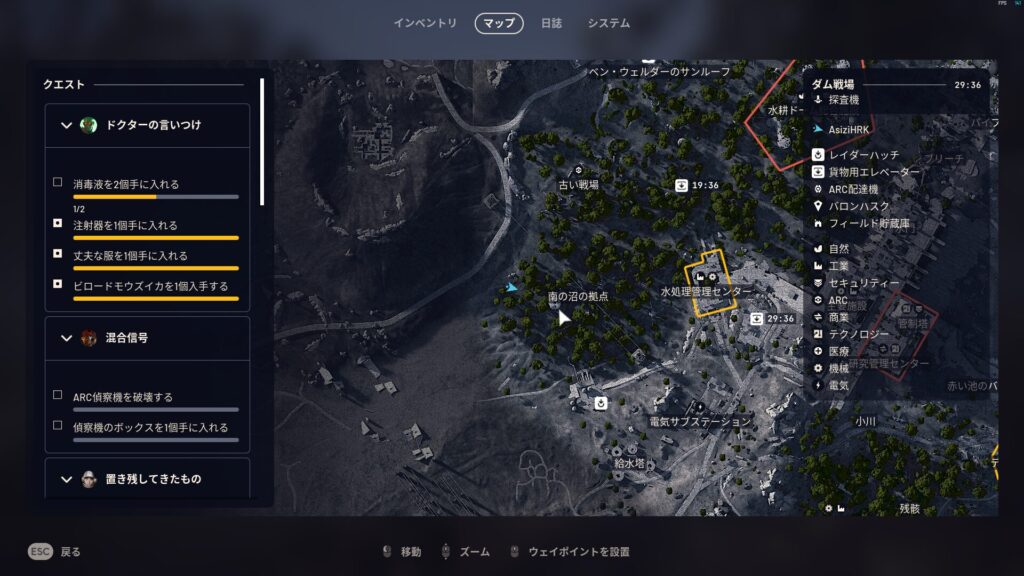1024x576 pixels.
Task: Switch to the 日誌 tab
Action: pos(551,23)
